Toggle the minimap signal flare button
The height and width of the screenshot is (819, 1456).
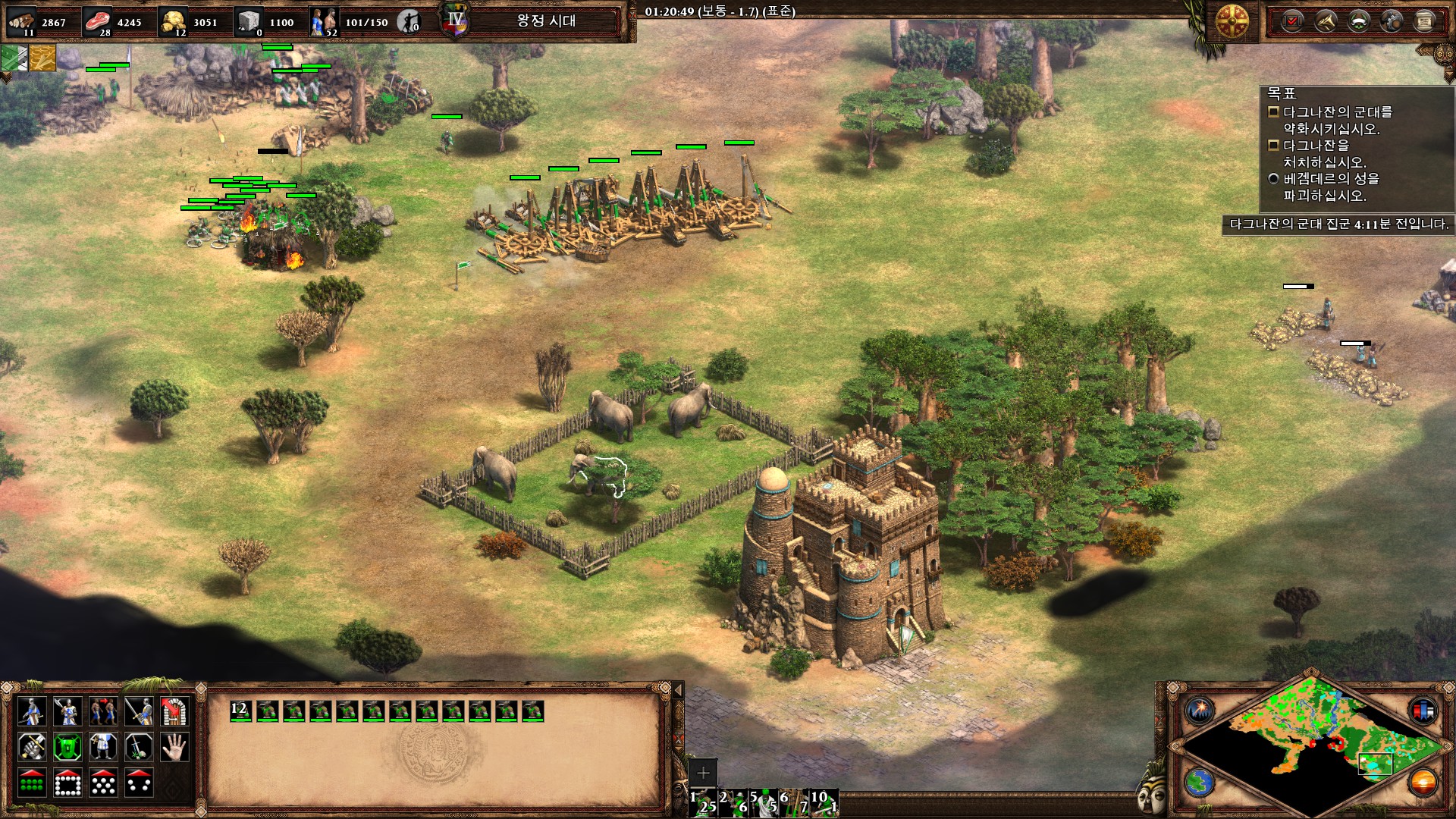point(1200,711)
